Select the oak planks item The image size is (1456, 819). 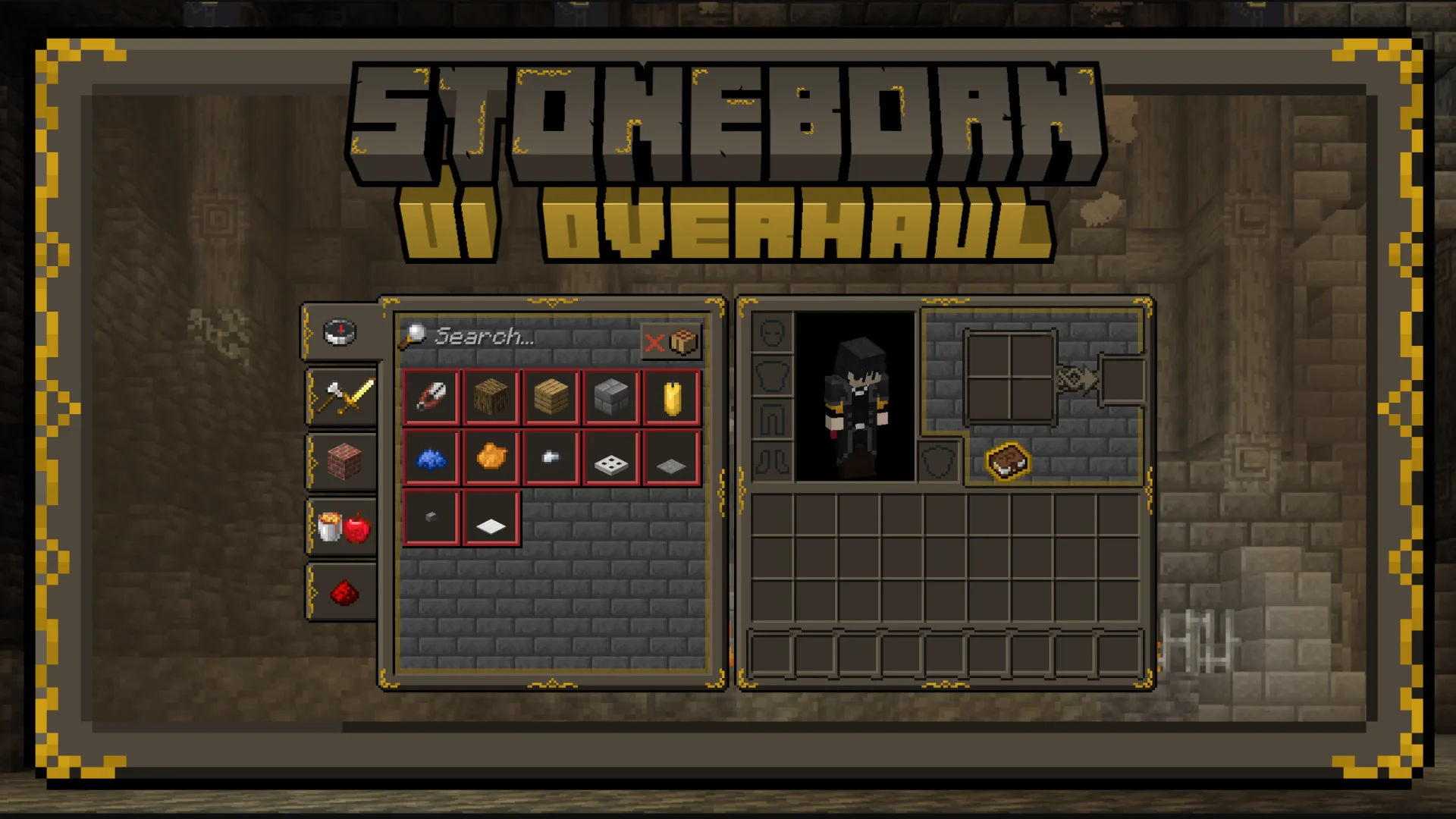pyautogui.click(x=551, y=396)
